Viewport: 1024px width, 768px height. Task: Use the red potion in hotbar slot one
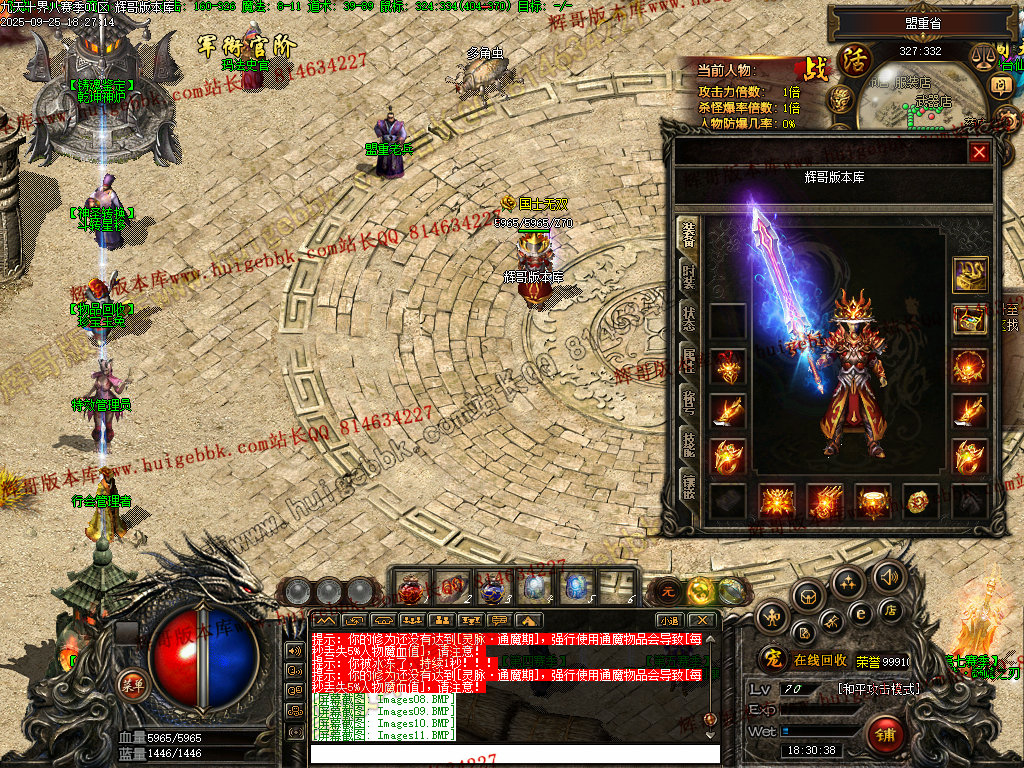[411, 588]
